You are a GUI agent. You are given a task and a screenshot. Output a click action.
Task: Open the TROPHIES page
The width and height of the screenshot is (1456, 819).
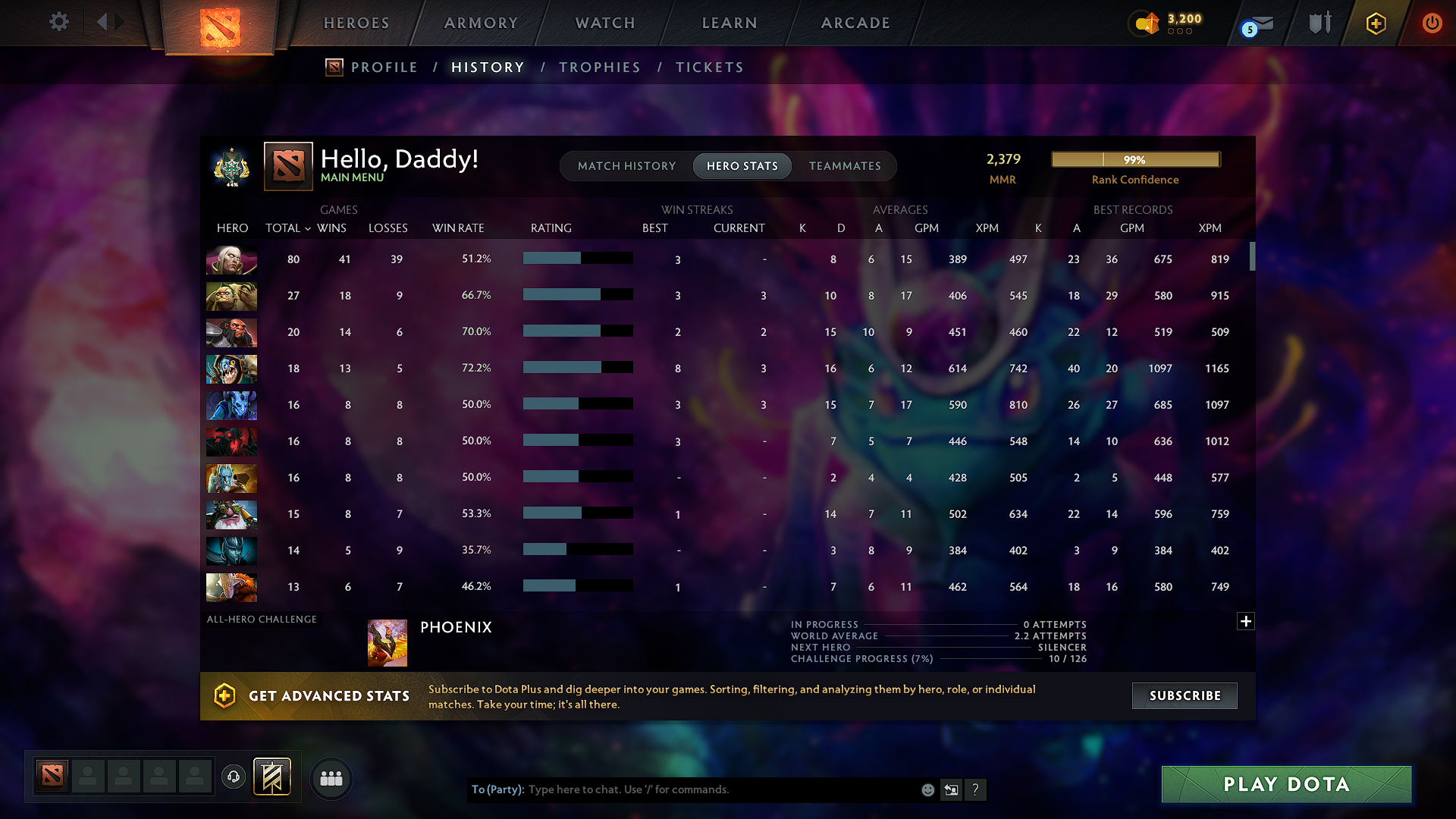[x=599, y=67]
